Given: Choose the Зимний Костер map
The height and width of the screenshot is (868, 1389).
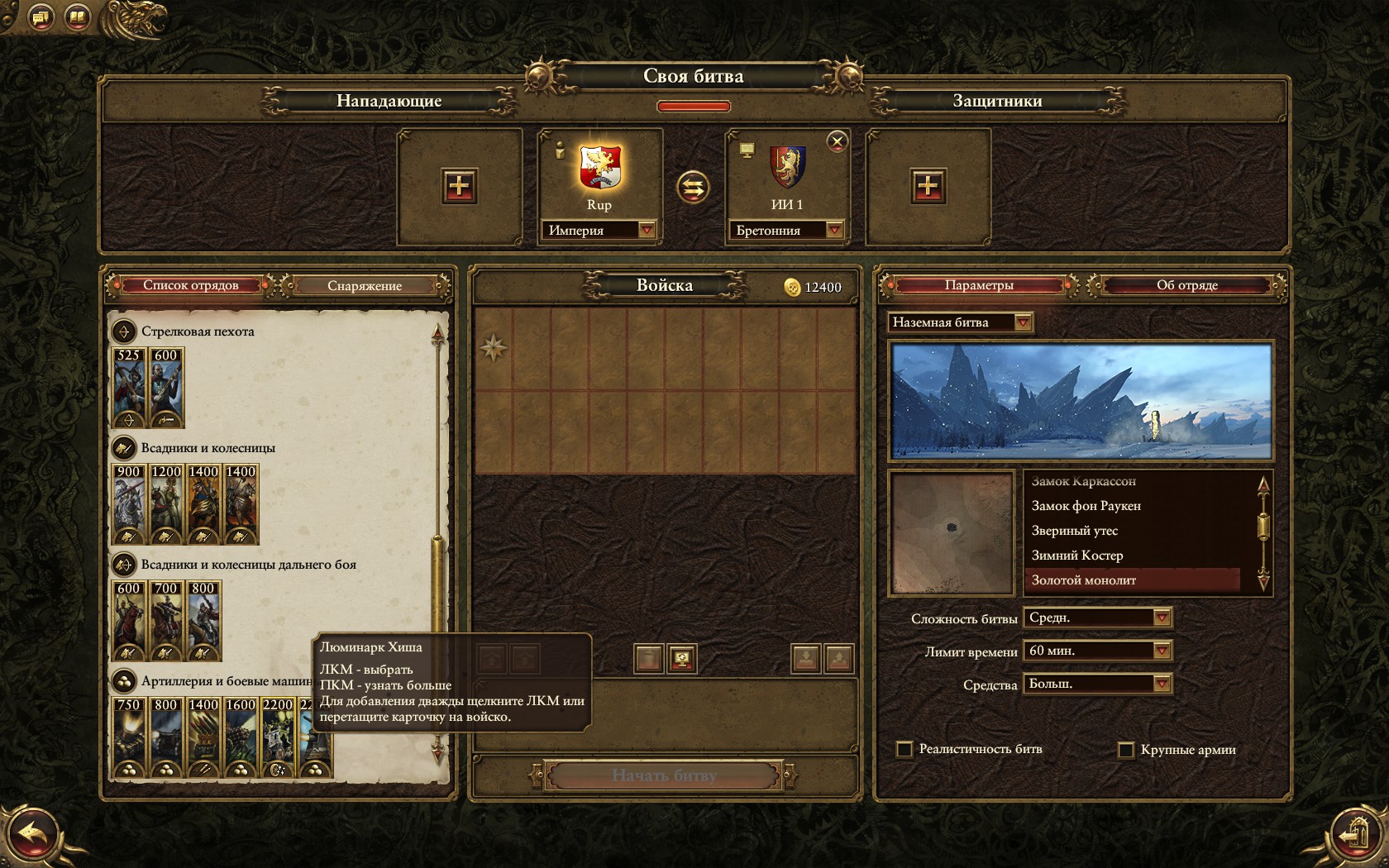Looking at the screenshot, I should point(1077,556).
